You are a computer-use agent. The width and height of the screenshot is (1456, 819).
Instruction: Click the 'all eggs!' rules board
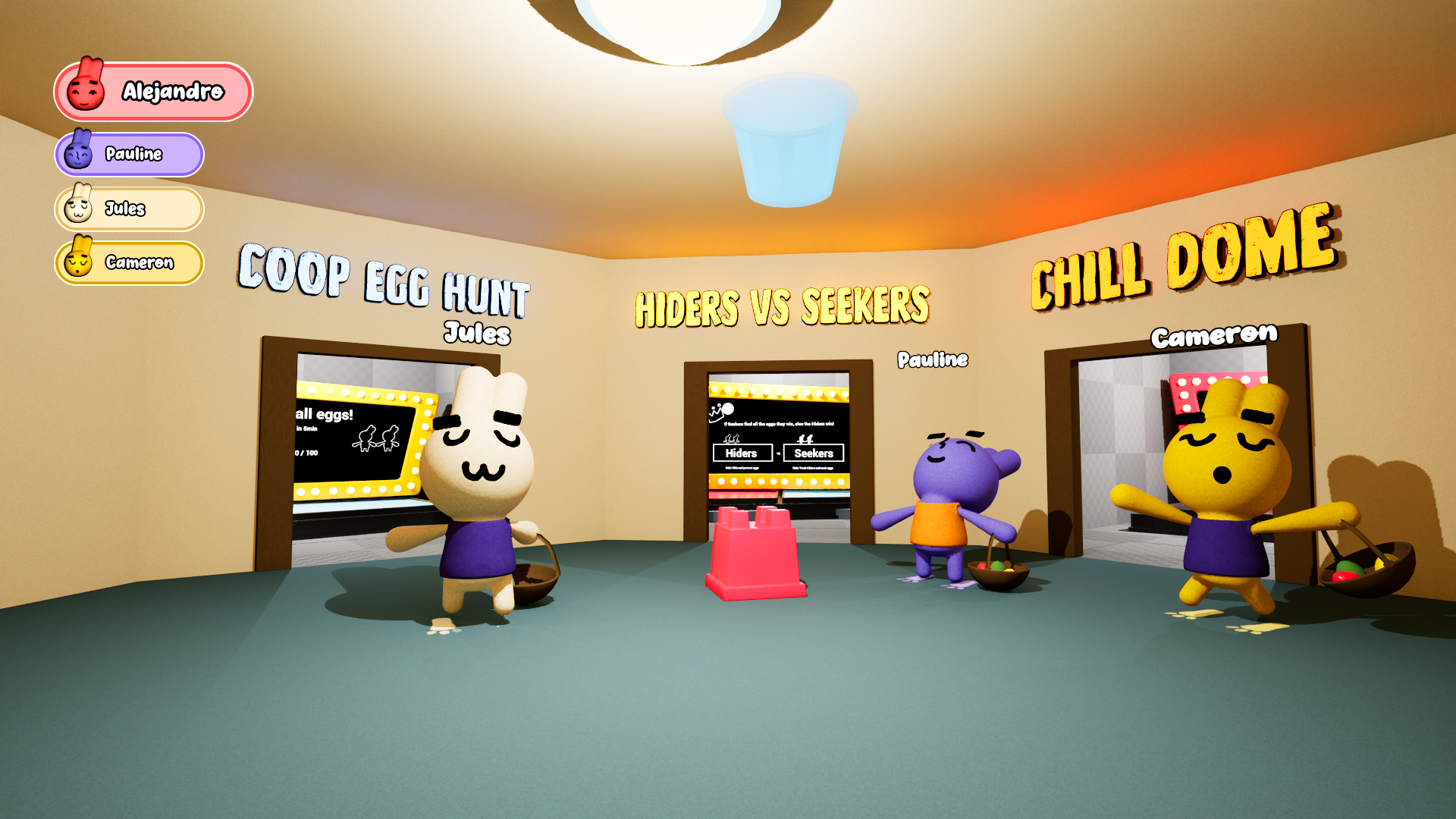click(325, 414)
